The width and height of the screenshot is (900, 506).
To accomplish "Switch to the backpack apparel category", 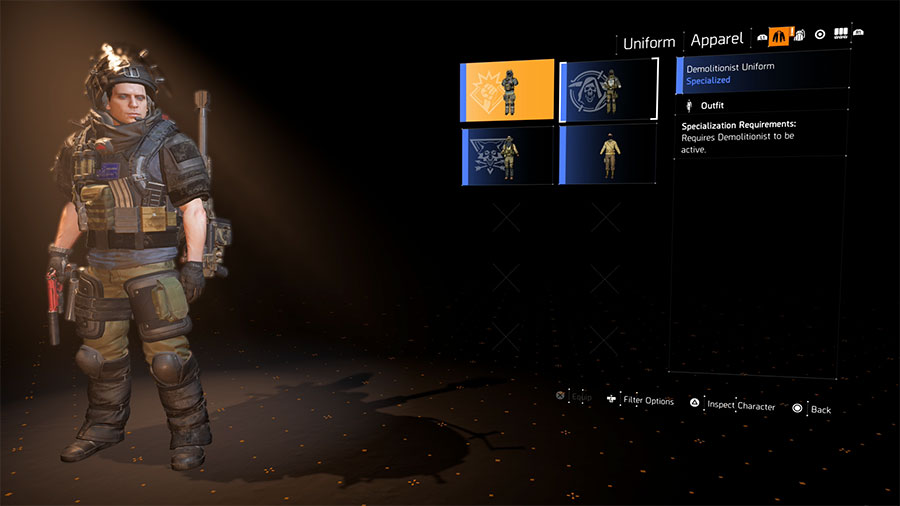I will 799,35.
